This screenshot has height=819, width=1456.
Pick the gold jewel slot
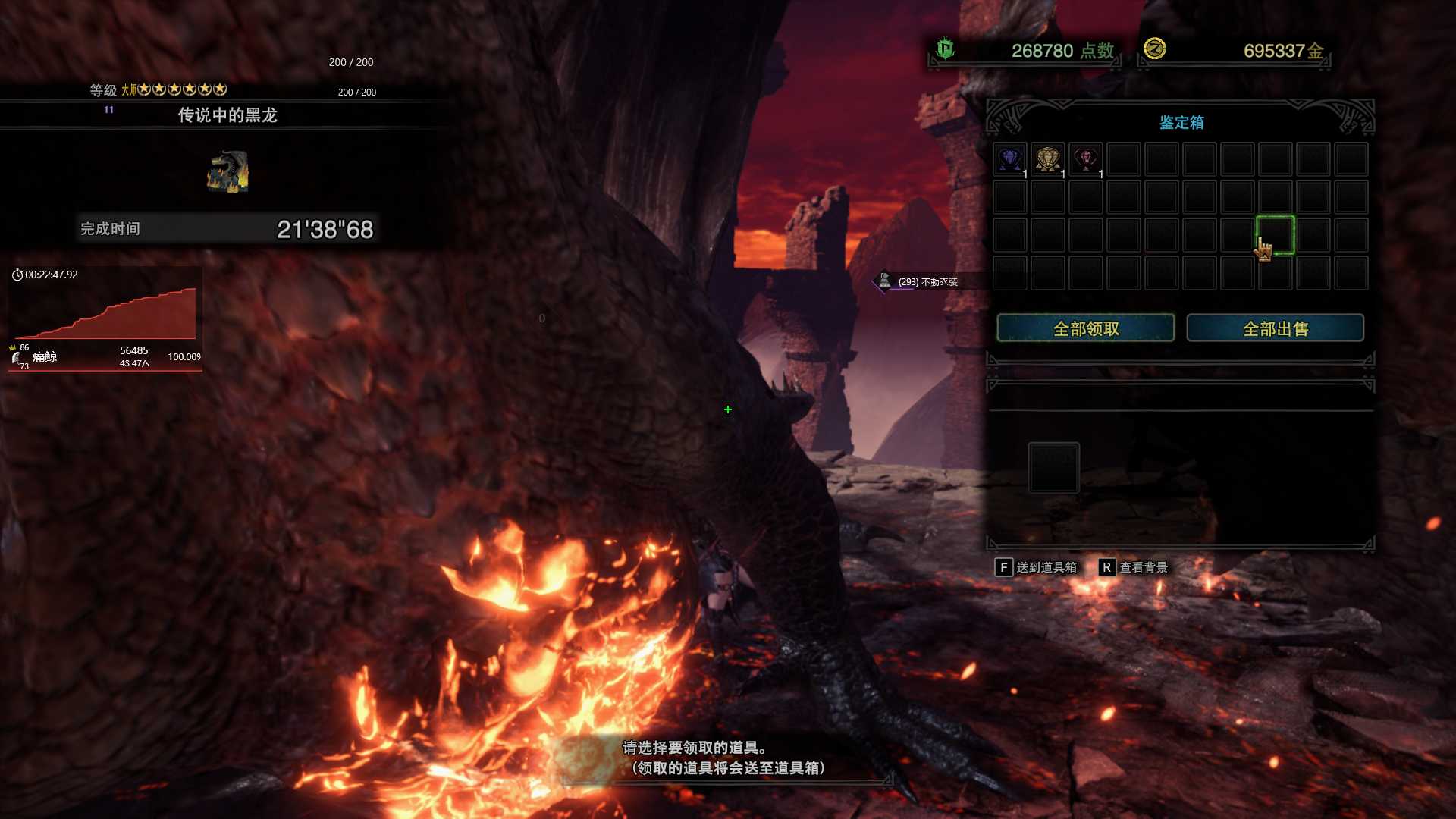tap(1047, 159)
